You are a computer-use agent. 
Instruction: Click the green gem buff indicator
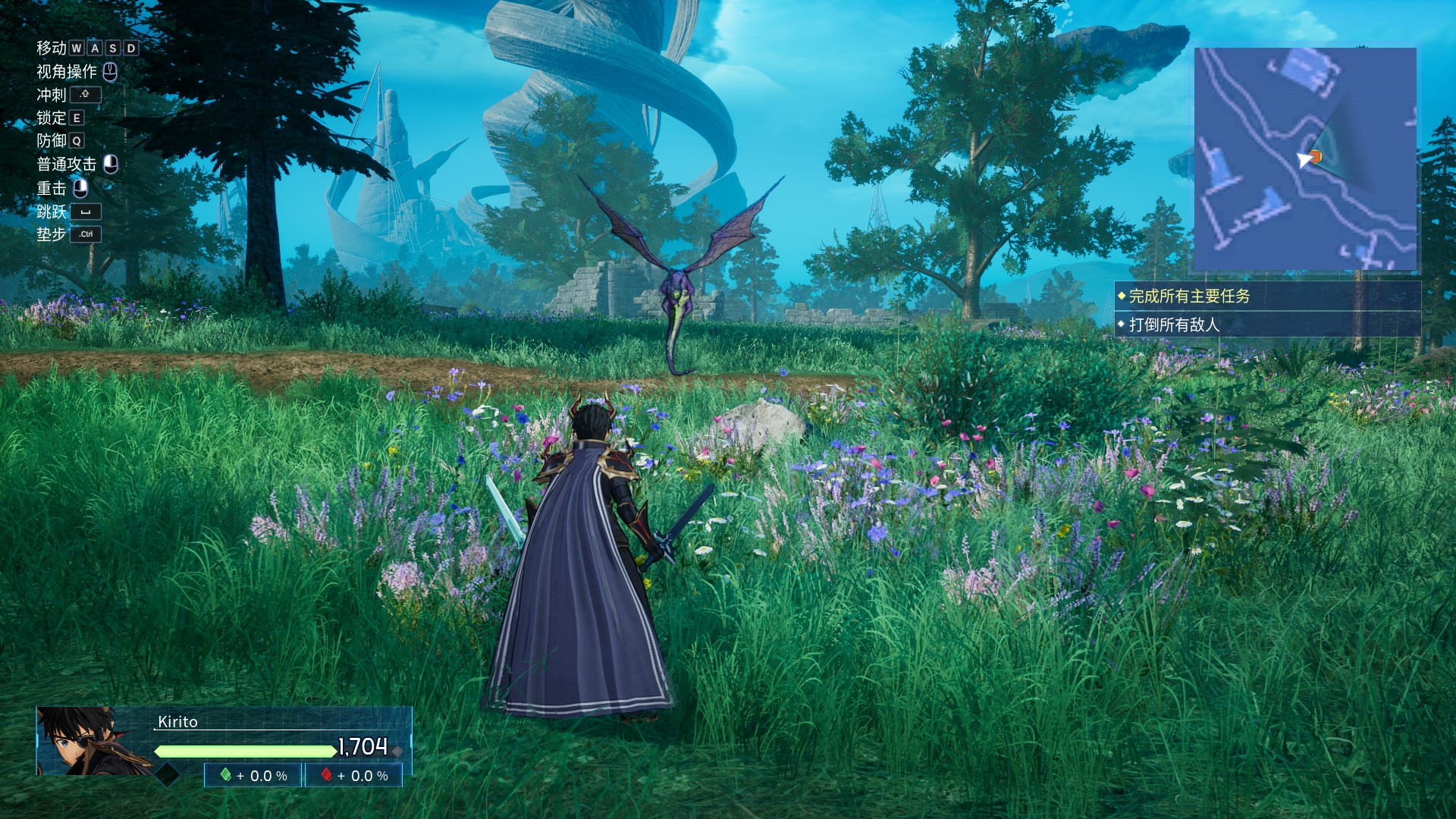(225, 775)
